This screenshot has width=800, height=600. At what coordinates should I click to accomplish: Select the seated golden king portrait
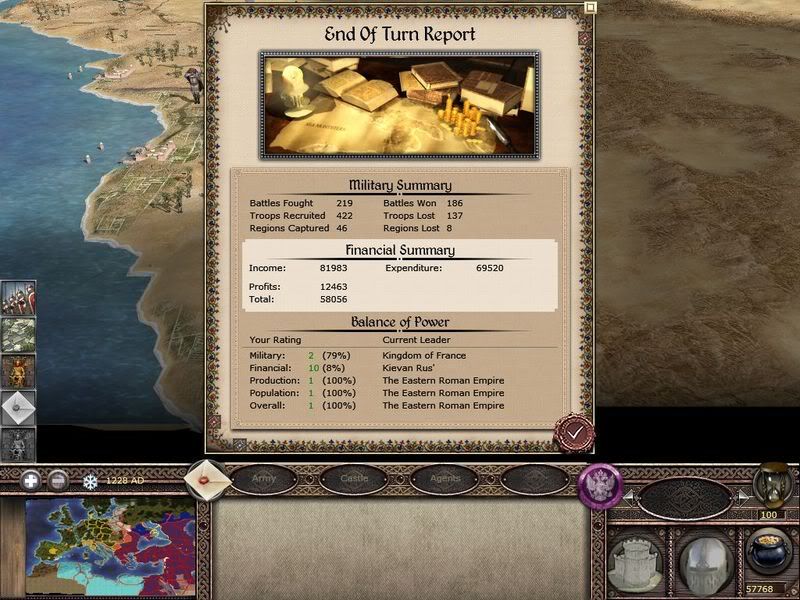pos(18,371)
